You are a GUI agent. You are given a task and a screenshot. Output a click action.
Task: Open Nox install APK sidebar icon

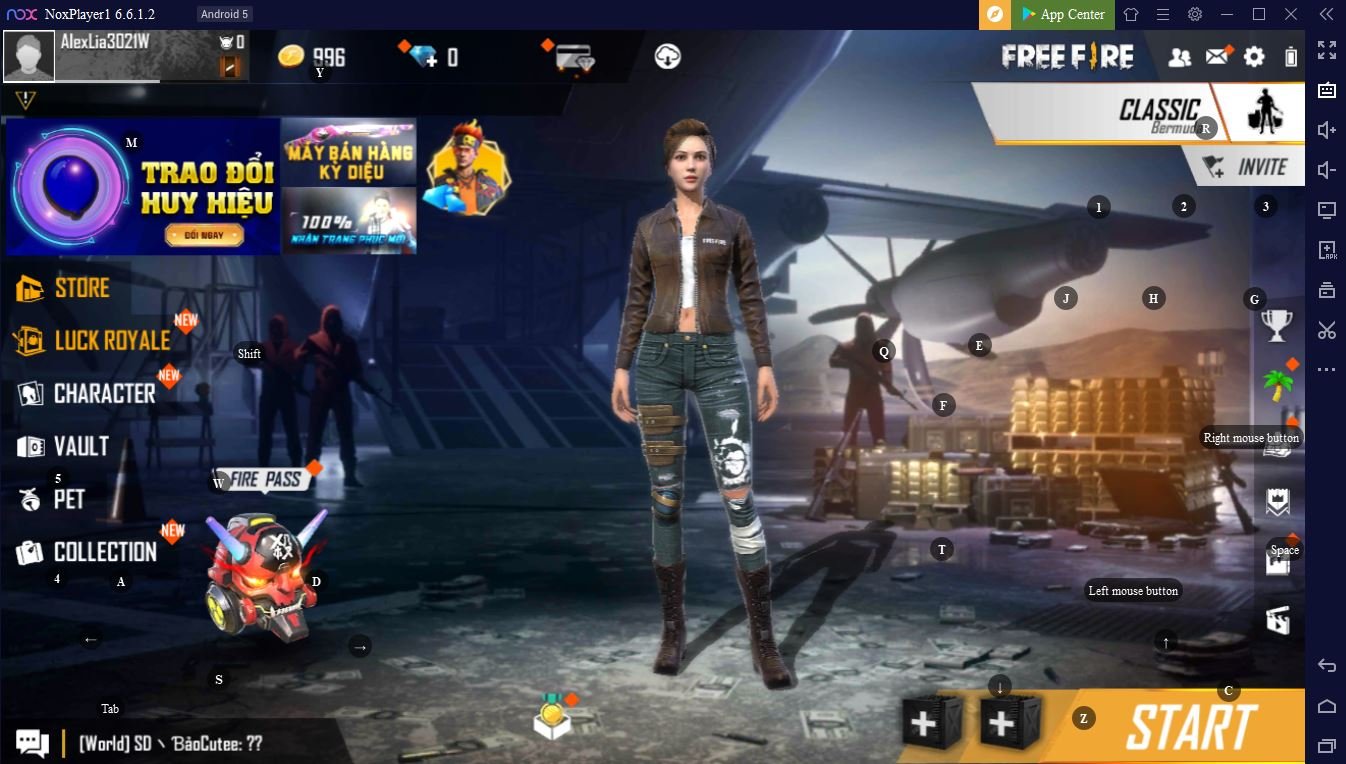point(1327,250)
